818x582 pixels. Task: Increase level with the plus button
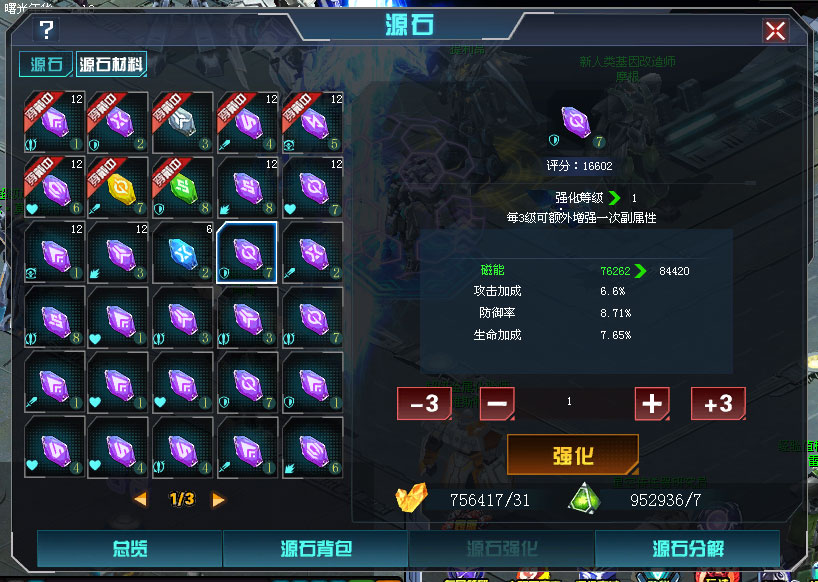point(652,404)
